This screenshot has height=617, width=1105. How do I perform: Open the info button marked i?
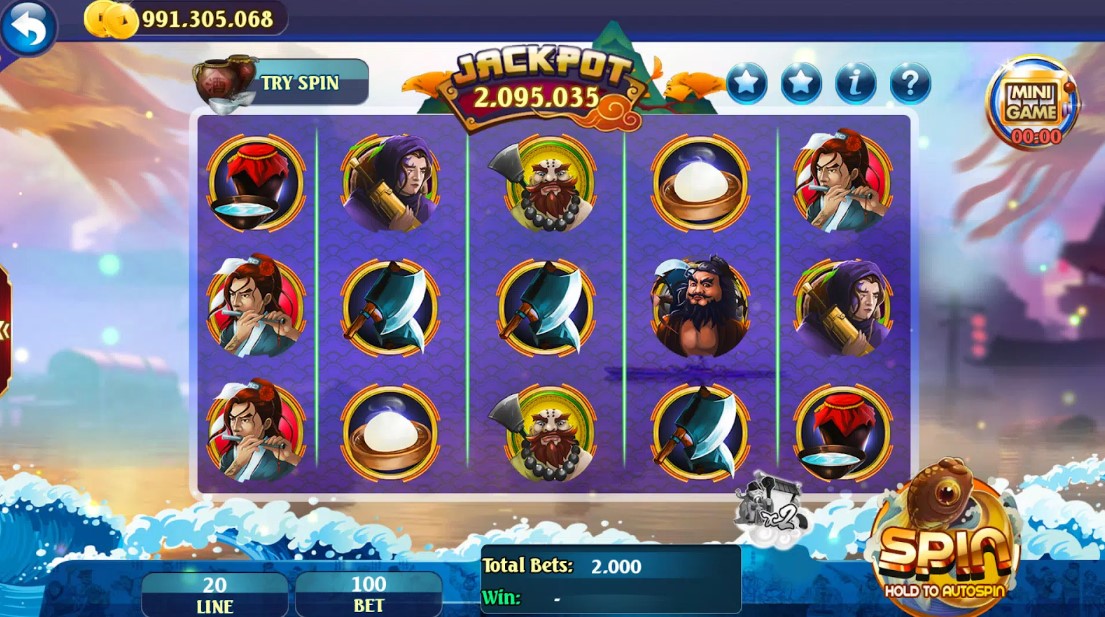tap(856, 84)
